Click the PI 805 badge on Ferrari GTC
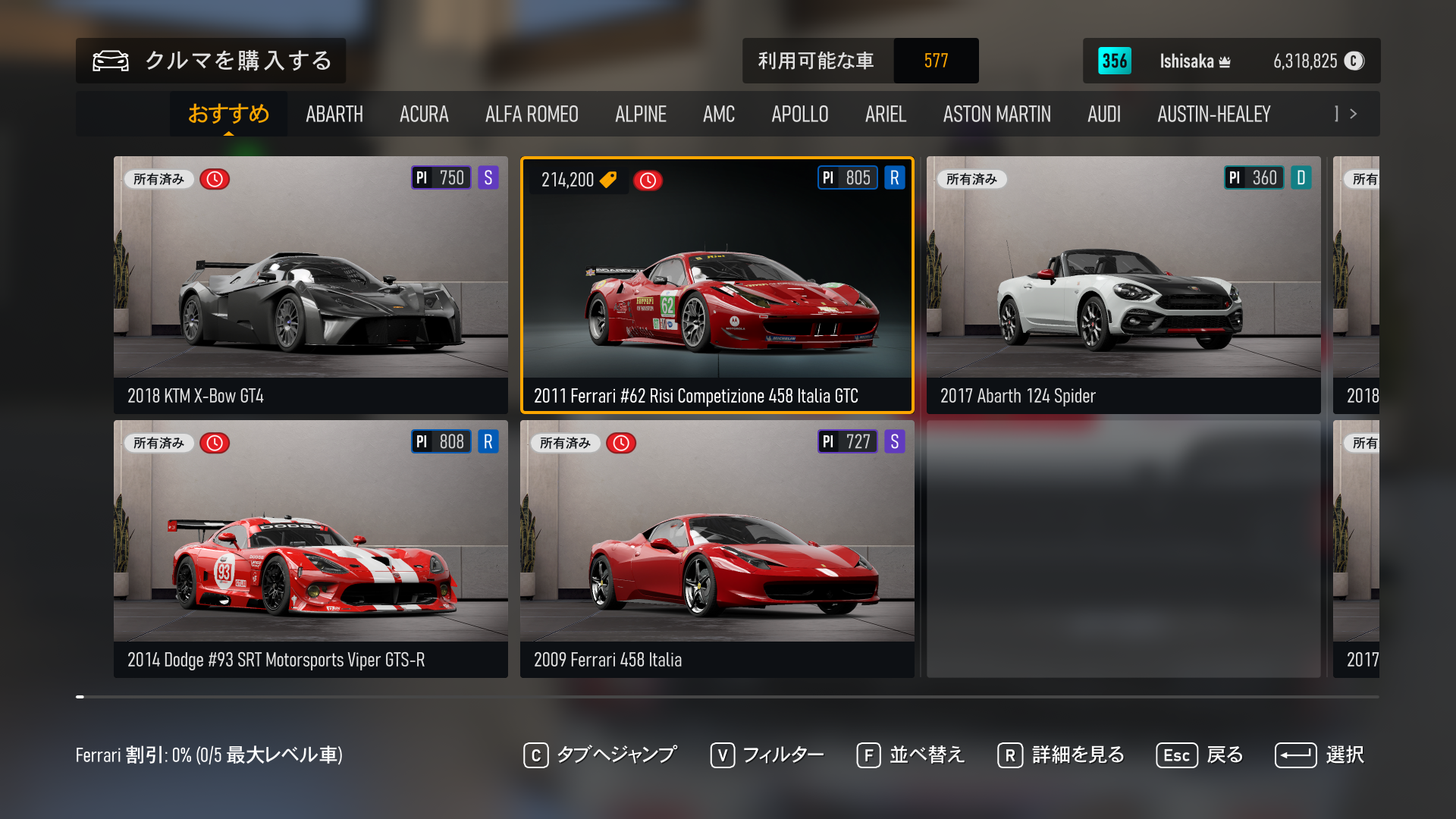The height and width of the screenshot is (819, 1456). 847,177
